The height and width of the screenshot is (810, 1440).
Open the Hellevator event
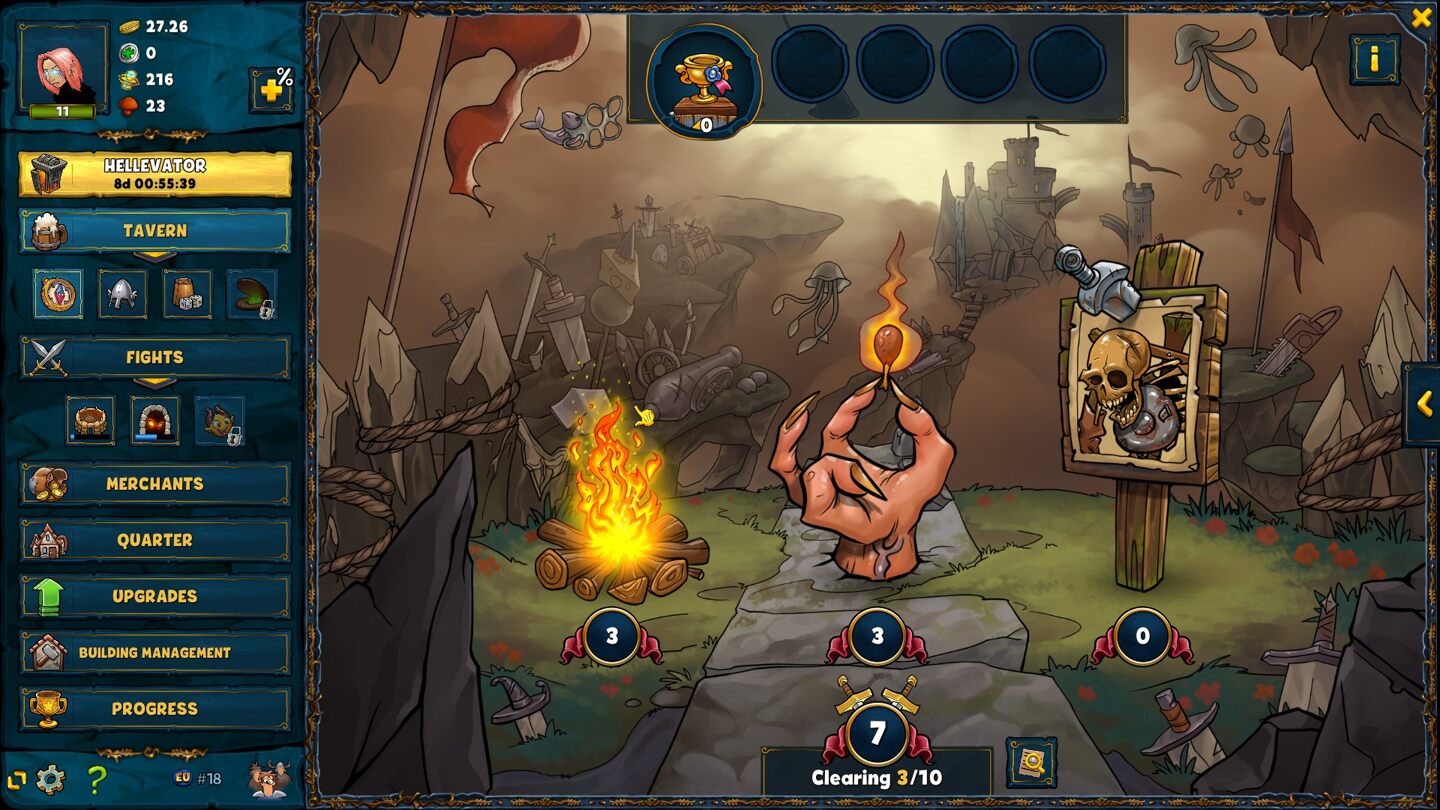pos(155,174)
